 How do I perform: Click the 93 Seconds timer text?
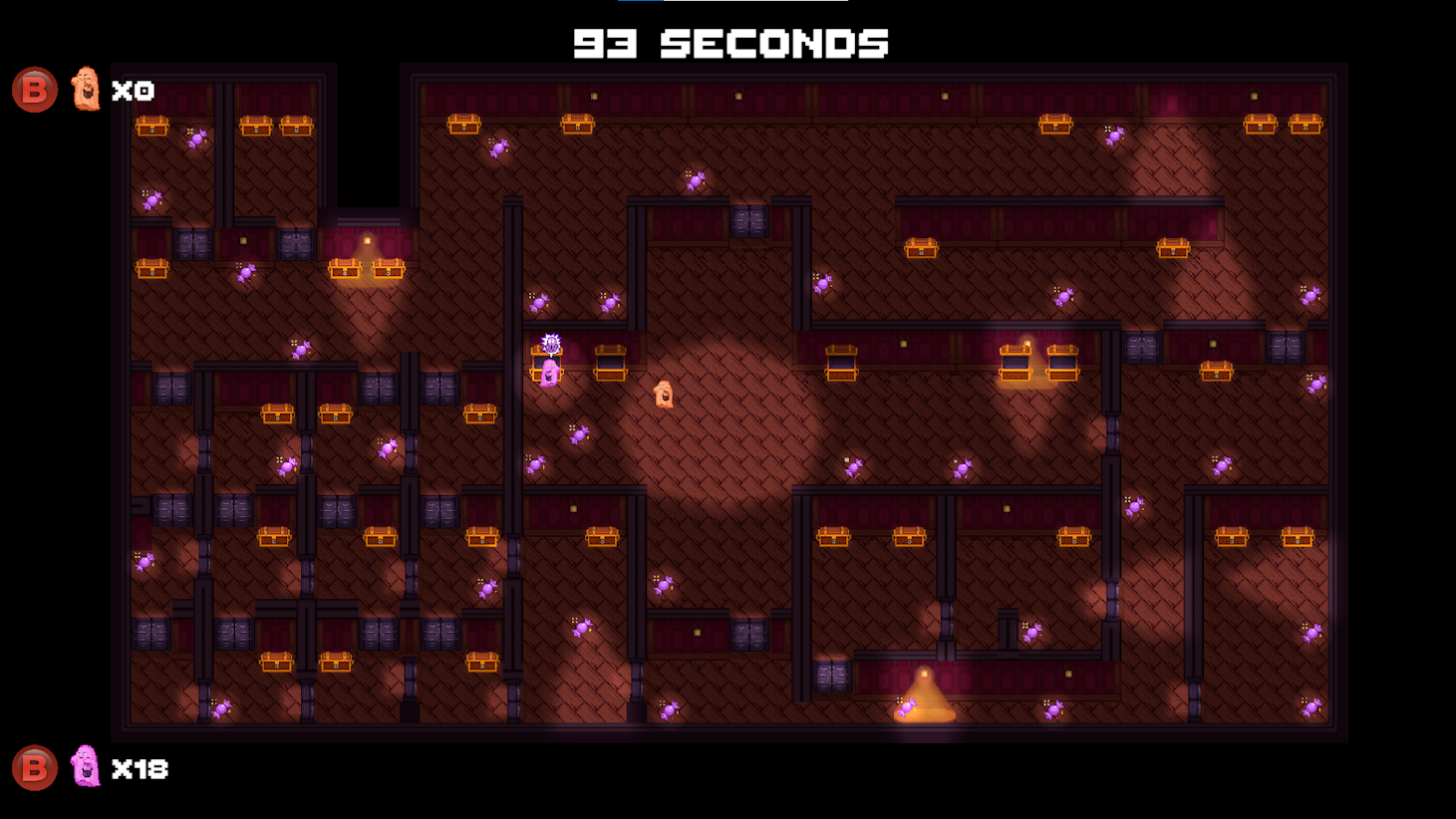(728, 44)
